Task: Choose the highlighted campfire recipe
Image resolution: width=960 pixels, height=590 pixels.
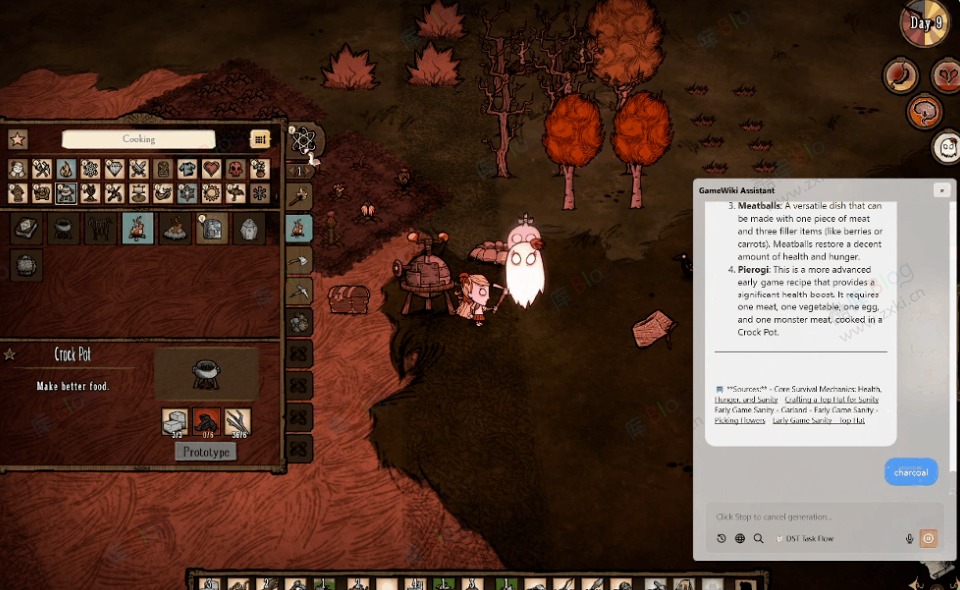Action: pyautogui.click(x=137, y=228)
